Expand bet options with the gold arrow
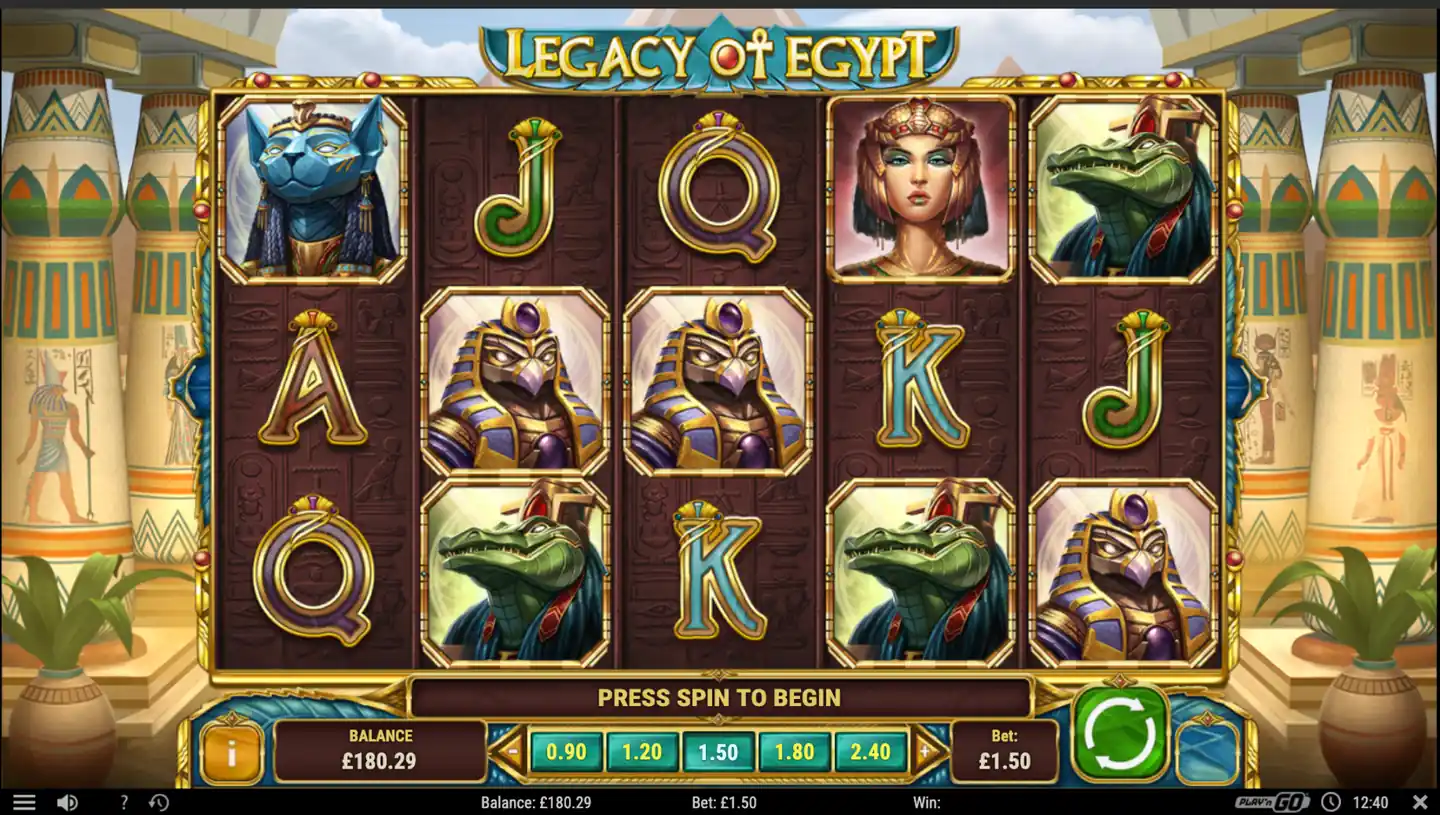Image resolution: width=1440 pixels, height=815 pixels. 927,752
